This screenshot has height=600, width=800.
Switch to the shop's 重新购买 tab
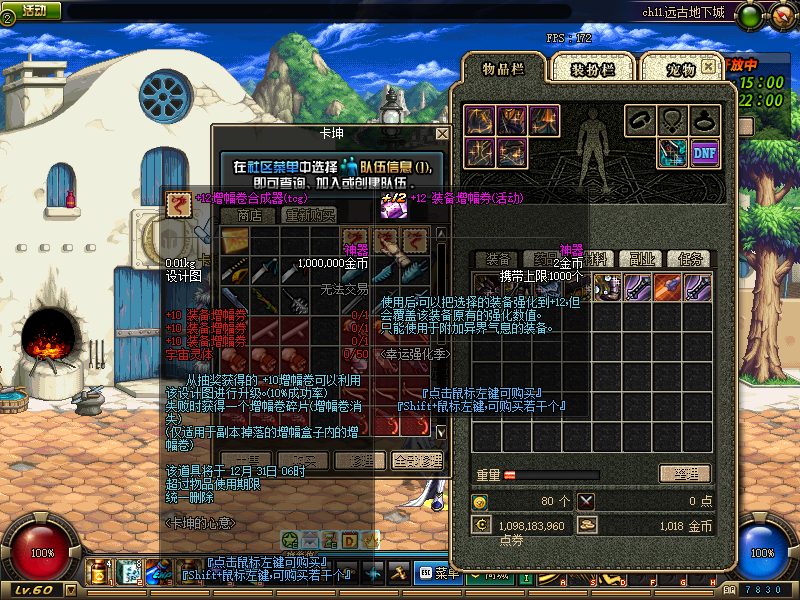click(309, 215)
